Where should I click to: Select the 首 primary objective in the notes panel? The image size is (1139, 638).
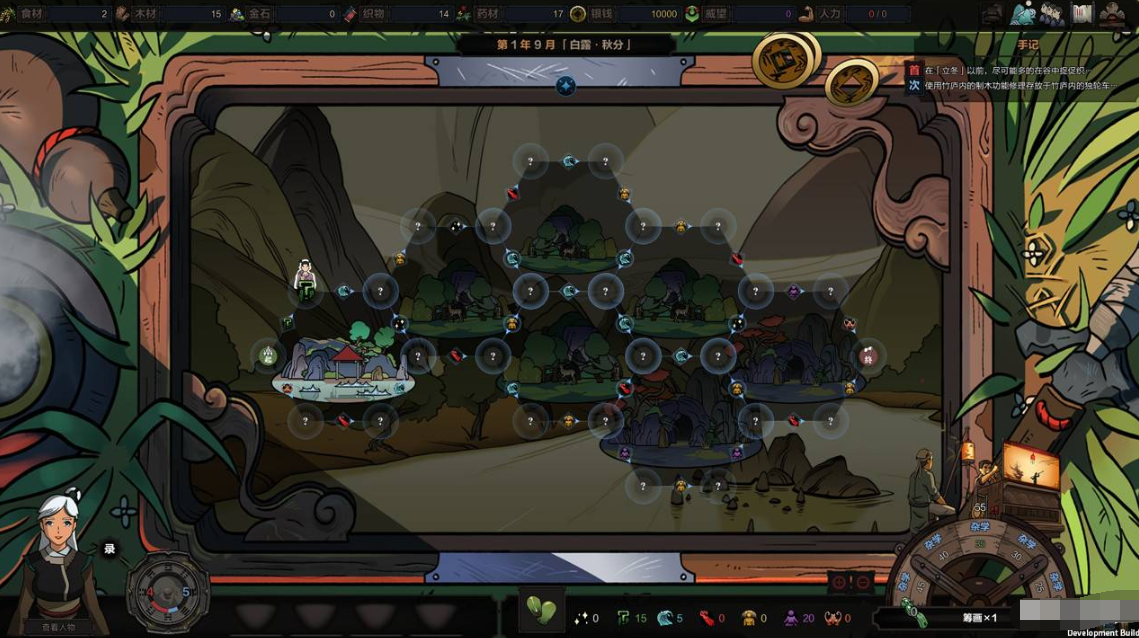click(913, 70)
